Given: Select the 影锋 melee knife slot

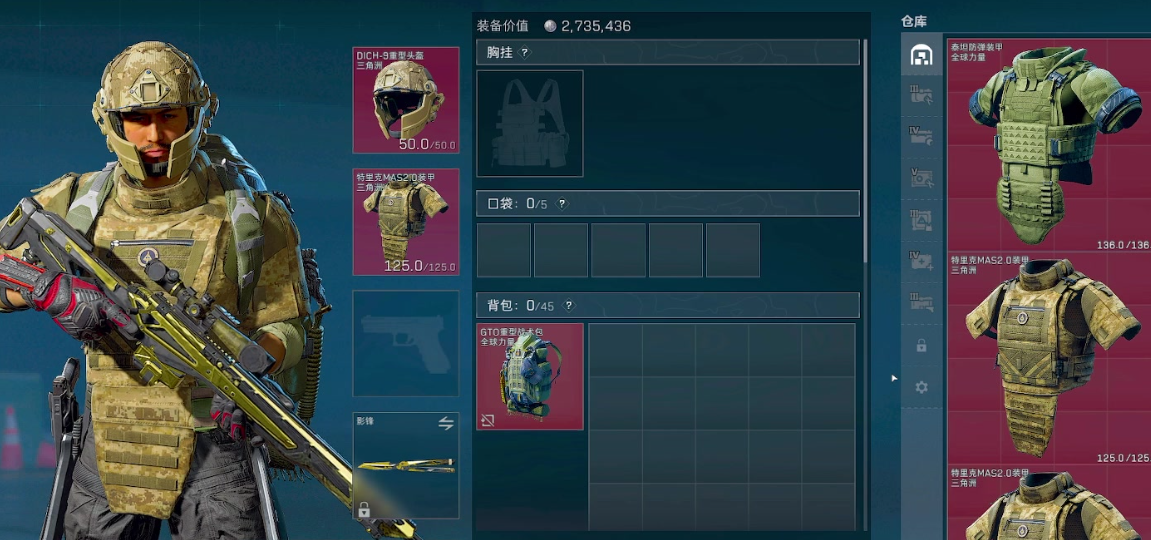Looking at the screenshot, I should (406, 465).
